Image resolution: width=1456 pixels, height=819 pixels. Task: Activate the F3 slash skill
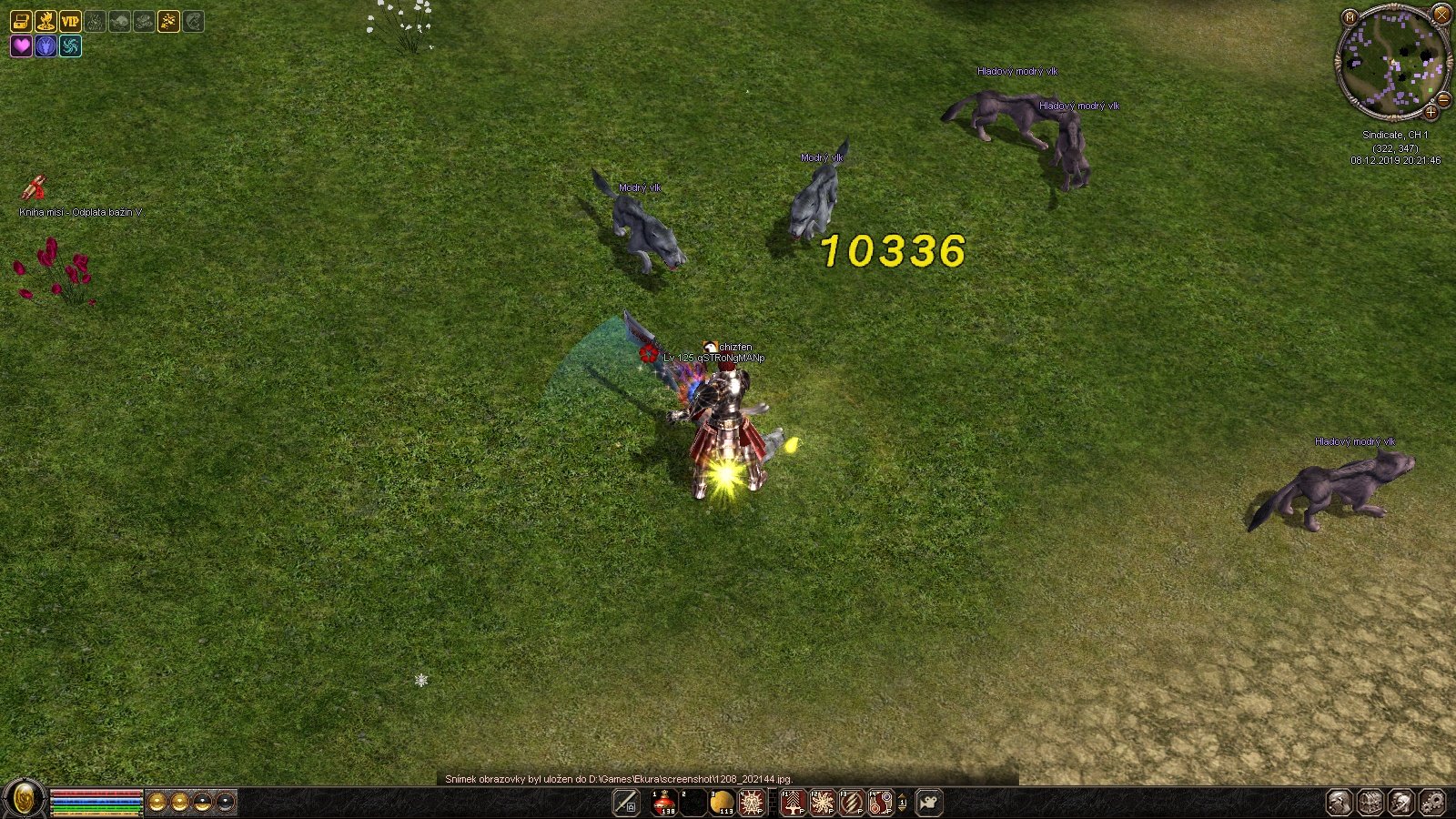coord(852,803)
